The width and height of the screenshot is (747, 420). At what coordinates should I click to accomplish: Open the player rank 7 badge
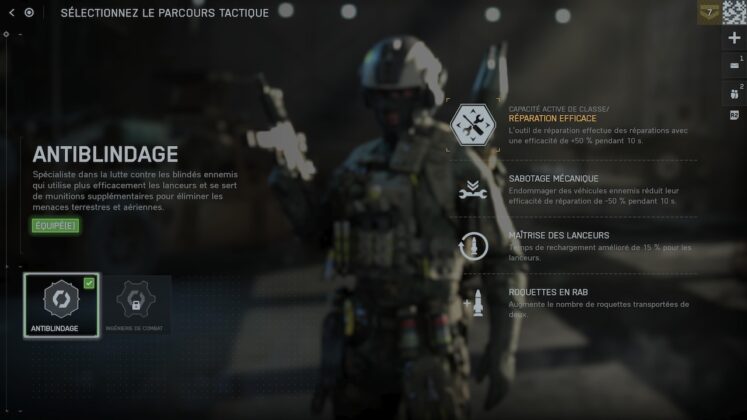pos(709,12)
